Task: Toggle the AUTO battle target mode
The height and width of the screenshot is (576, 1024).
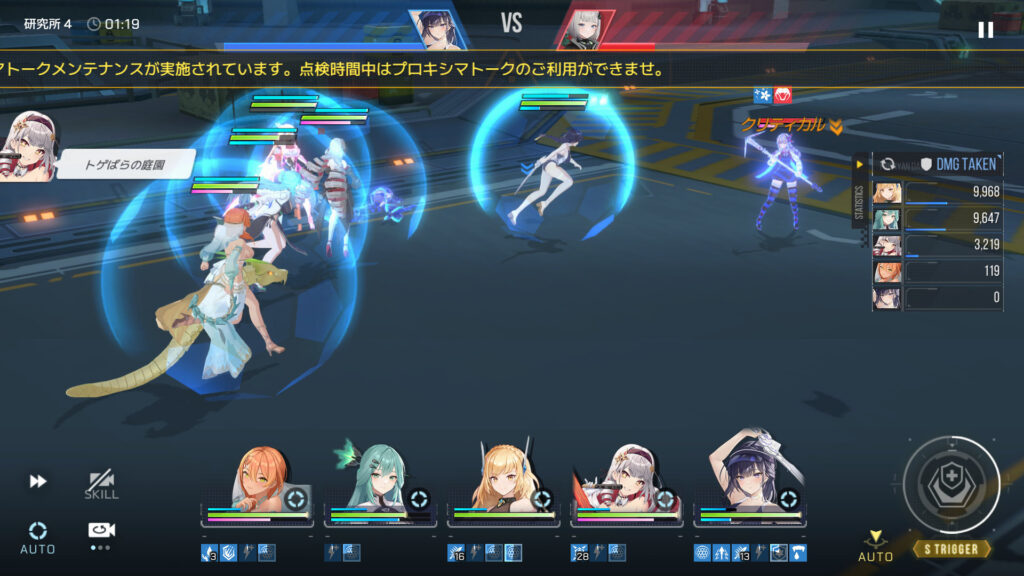Action: click(x=38, y=536)
